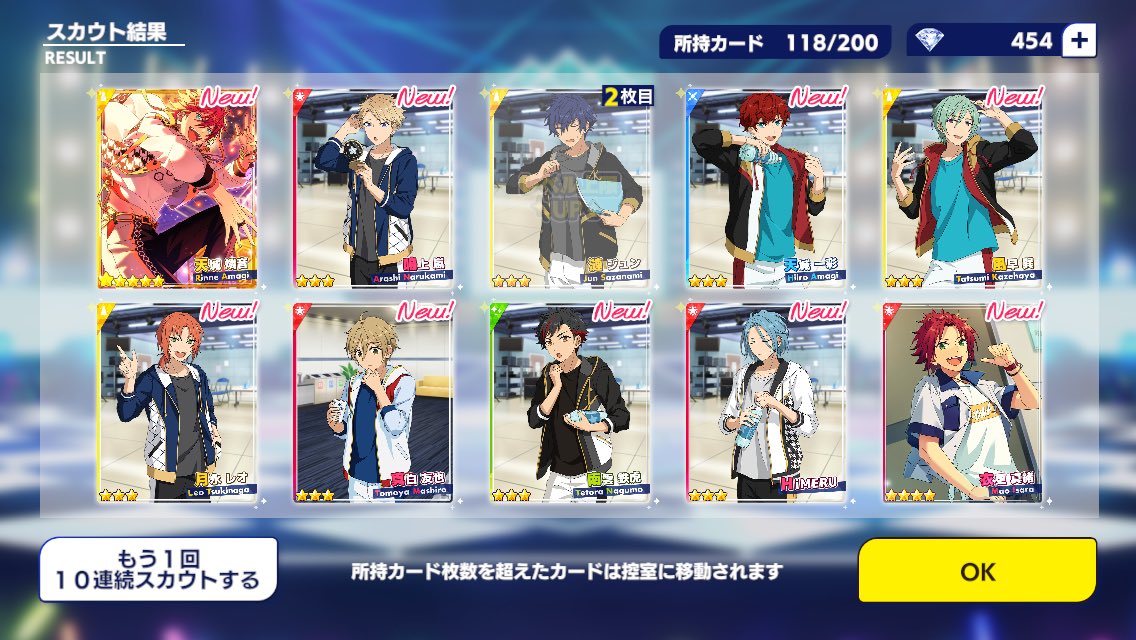Tap the plus button to add diamonds
1136x640 pixels.
(x=1082, y=41)
